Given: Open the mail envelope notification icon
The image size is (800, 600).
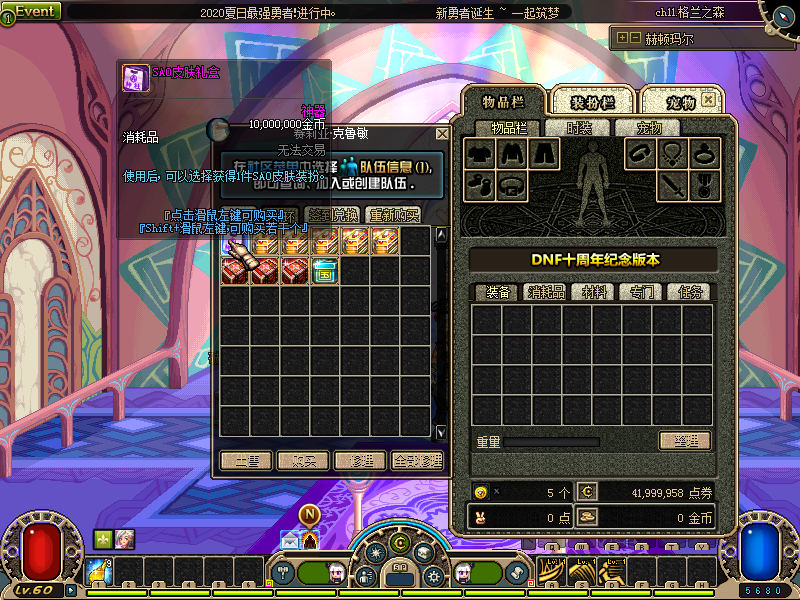Looking at the screenshot, I should tap(290, 540).
